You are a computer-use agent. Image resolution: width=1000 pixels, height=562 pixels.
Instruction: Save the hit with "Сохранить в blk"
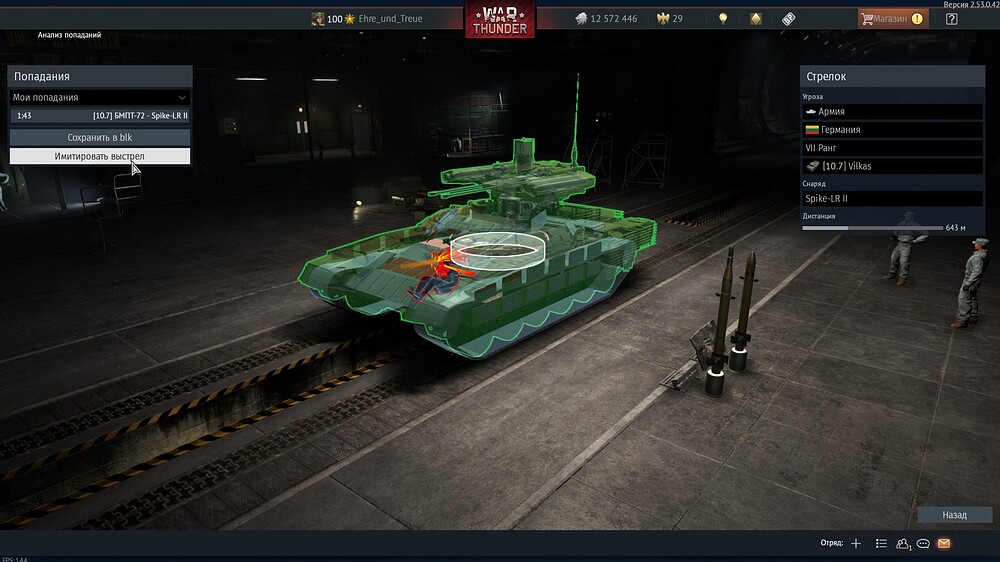click(100, 137)
